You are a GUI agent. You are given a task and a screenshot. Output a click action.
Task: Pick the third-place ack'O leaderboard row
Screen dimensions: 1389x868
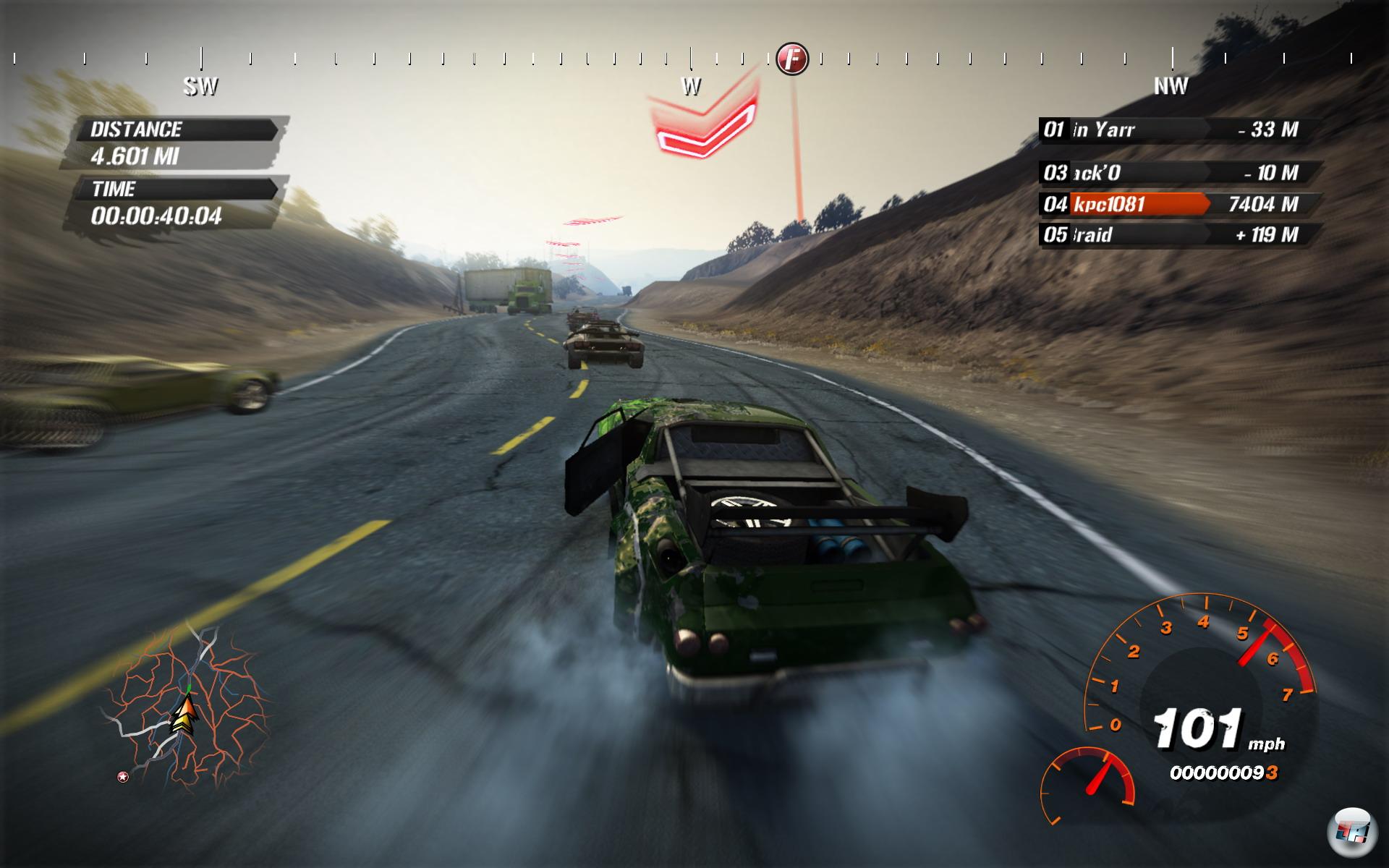point(1179,173)
